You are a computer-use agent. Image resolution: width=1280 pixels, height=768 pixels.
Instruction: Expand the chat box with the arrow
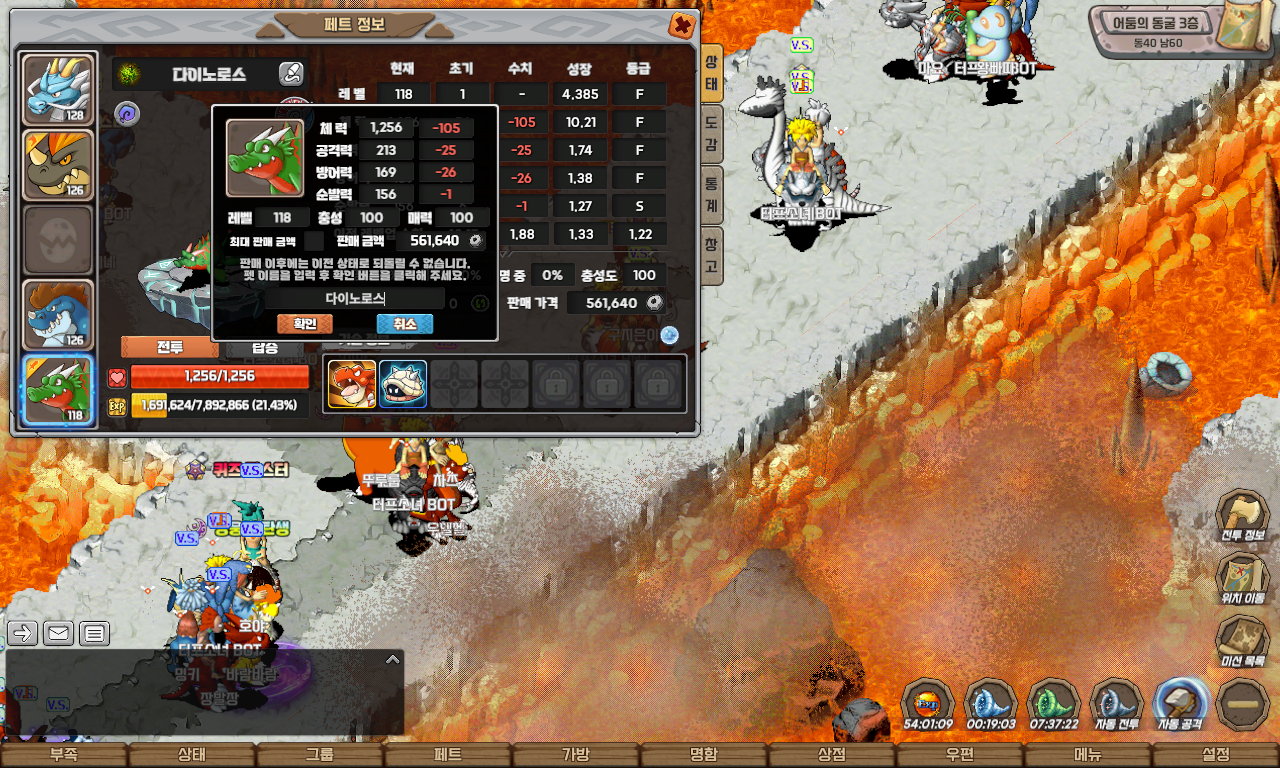(x=393, y=659)
